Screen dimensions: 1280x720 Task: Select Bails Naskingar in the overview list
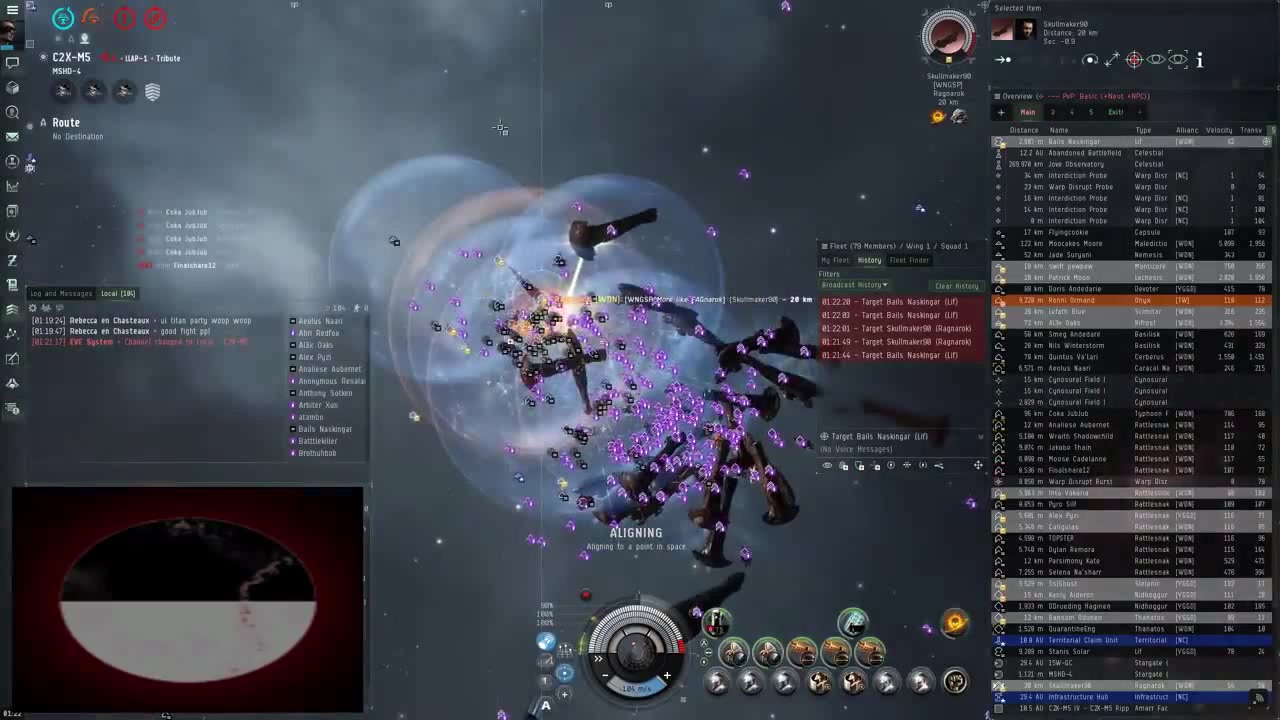(x=1072, y=142)
